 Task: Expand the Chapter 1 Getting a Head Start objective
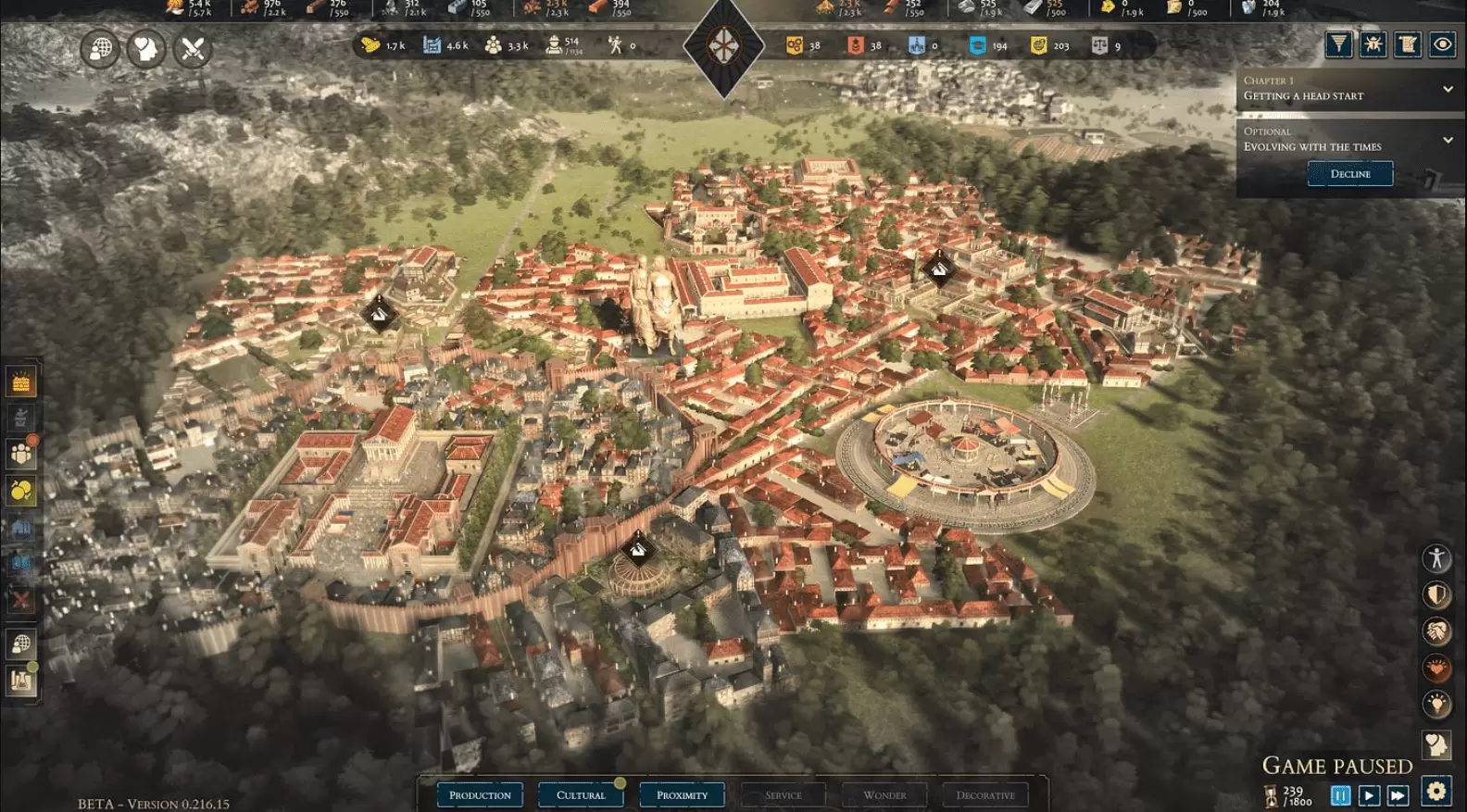[1448, 89]
